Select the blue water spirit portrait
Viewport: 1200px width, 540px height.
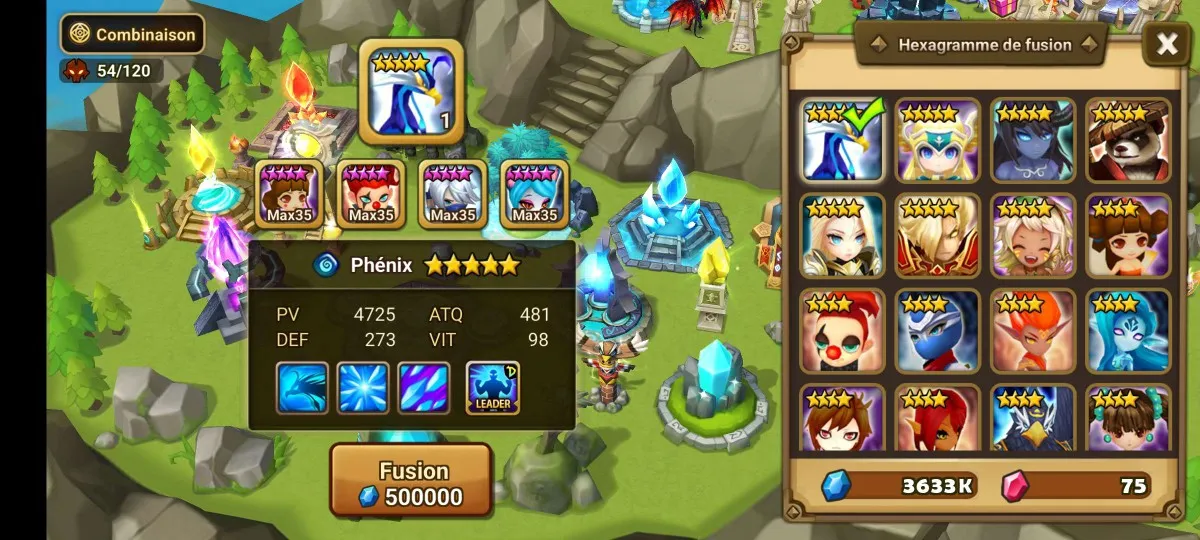(x=1128, y=330)
